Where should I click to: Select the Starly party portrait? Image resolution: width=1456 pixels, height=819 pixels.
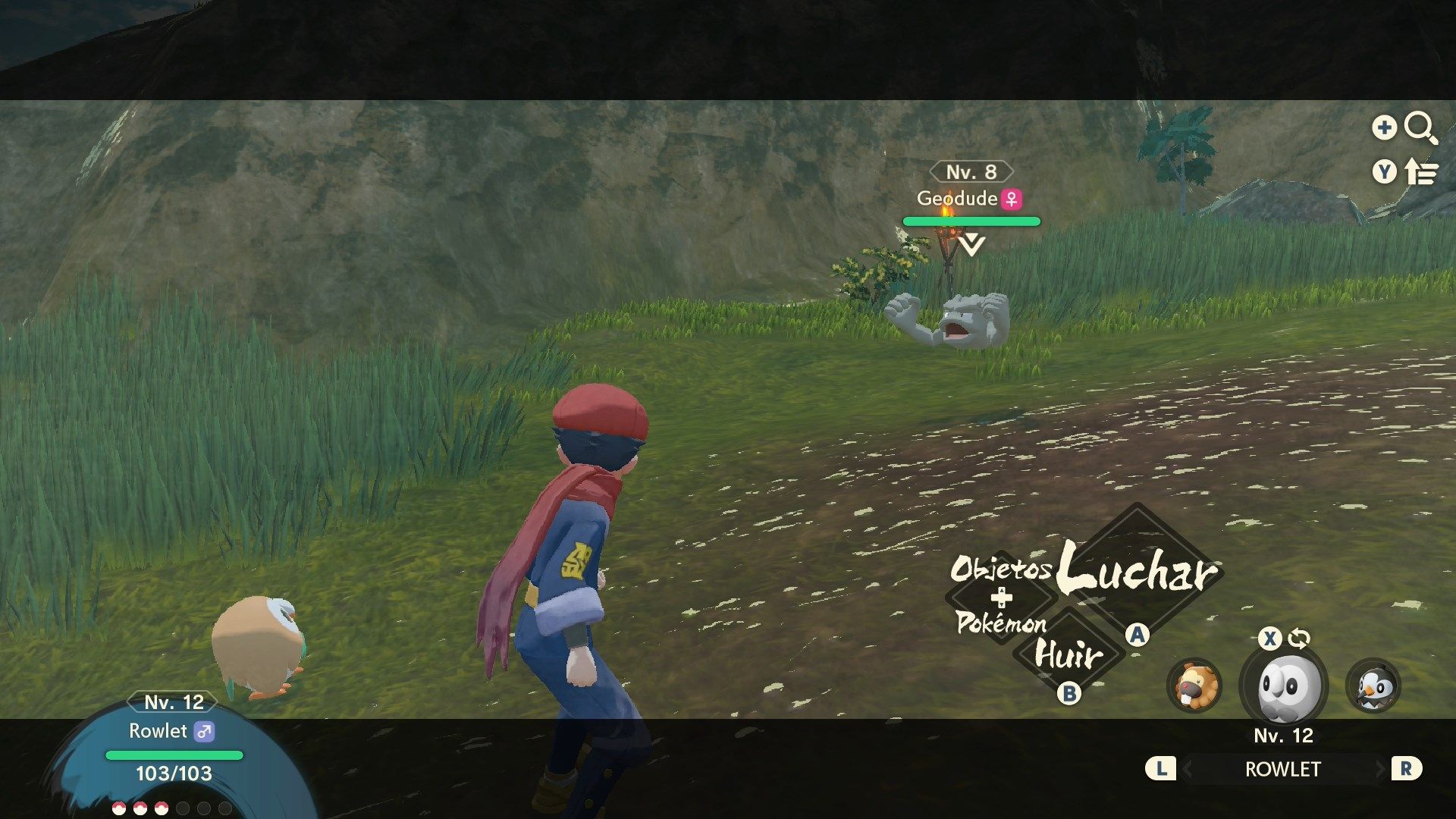pyautogui.click(x=1373, y=686)
